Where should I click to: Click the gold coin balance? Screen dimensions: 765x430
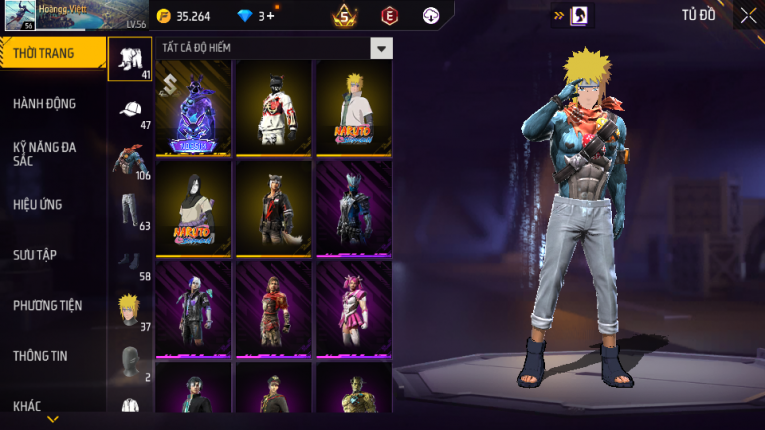184,16
